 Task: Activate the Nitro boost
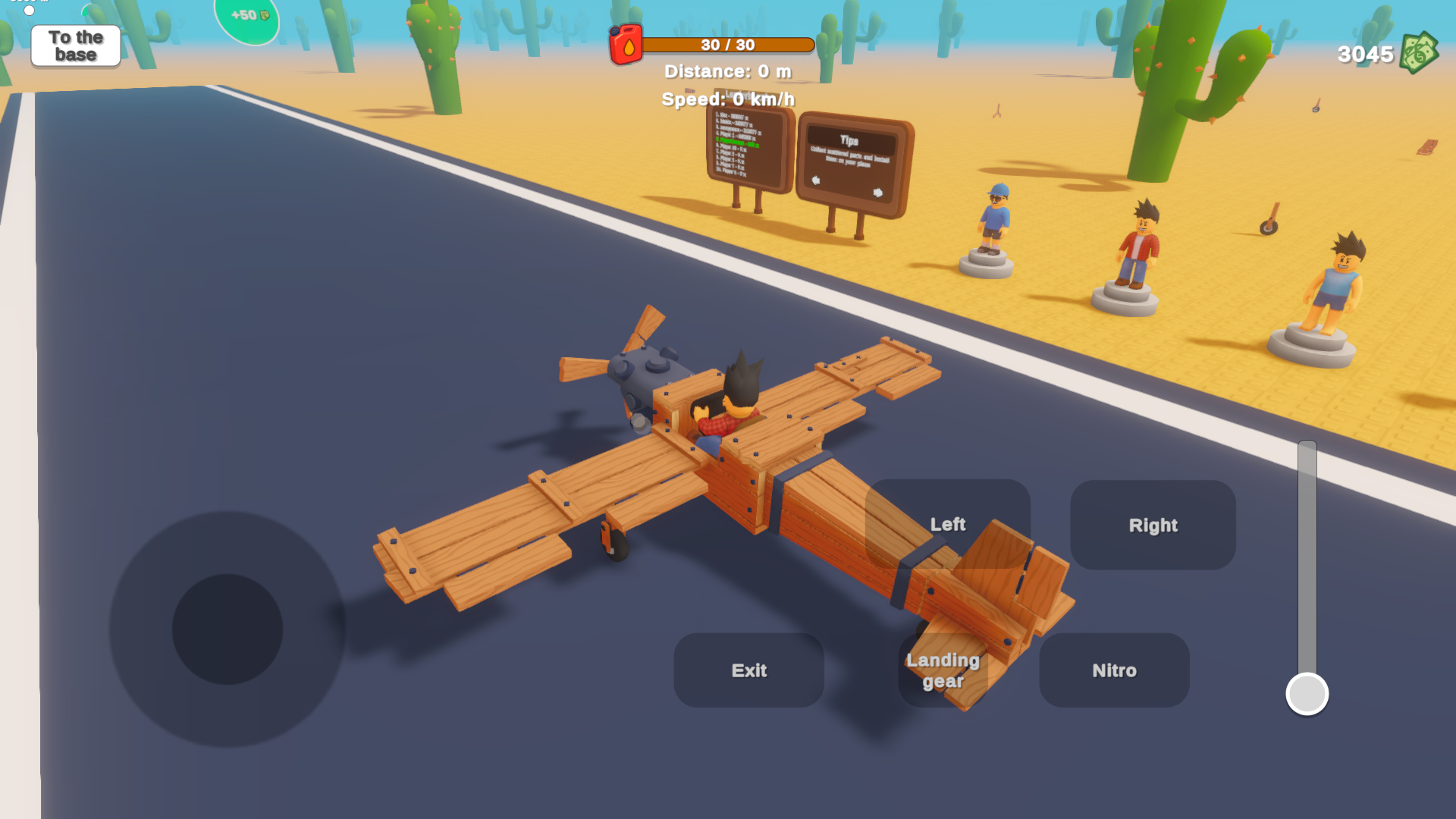pyautogui.click(x=1114, y=670)
